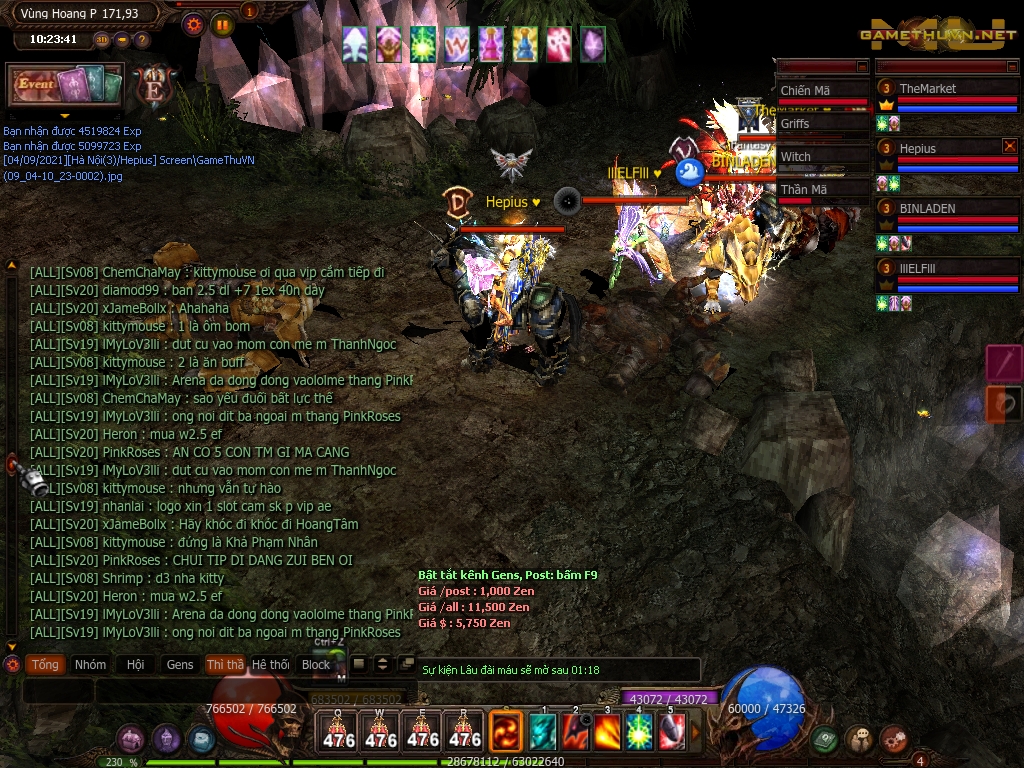
Task: Open the question mark help button
Action: (x=142, y=40)
